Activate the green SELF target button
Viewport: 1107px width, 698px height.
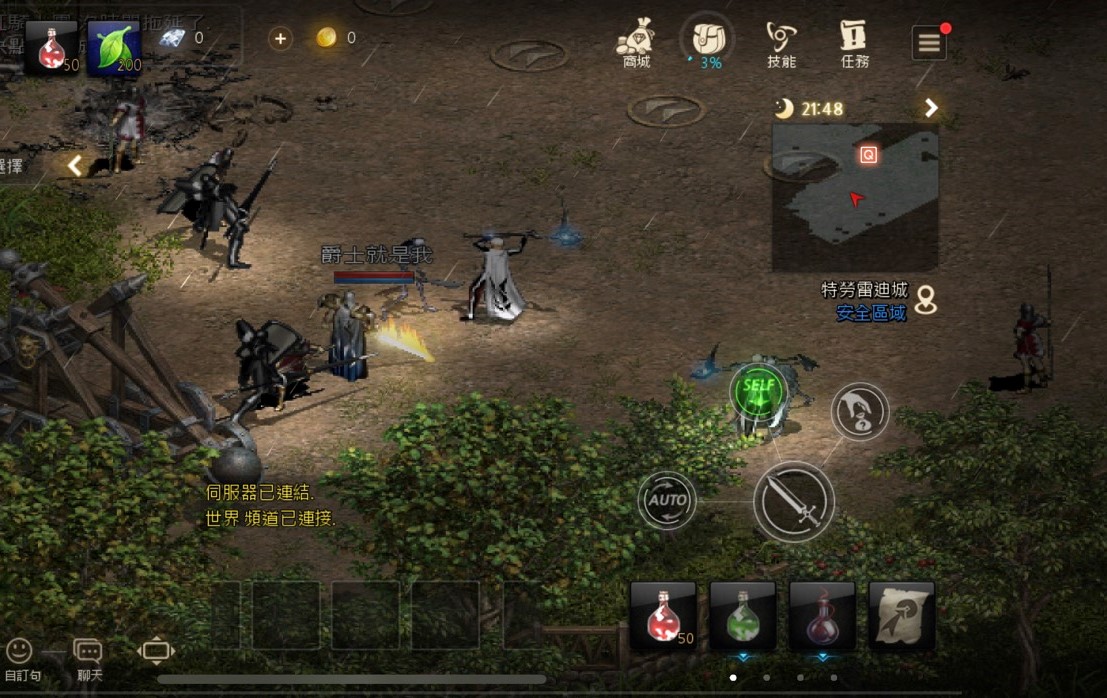(x=759, y=390)
